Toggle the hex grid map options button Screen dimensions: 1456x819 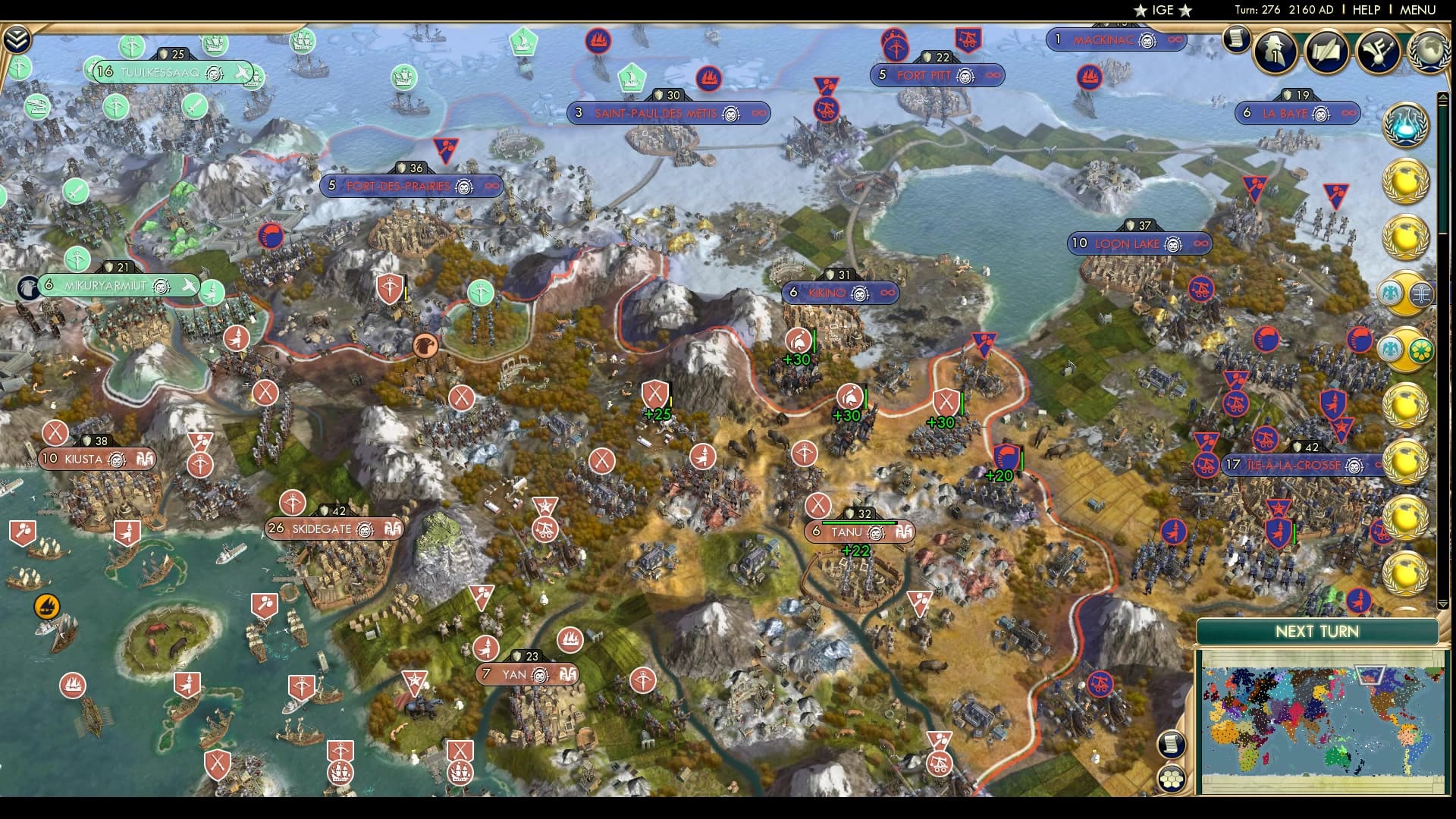click(x=1172, y=779)
